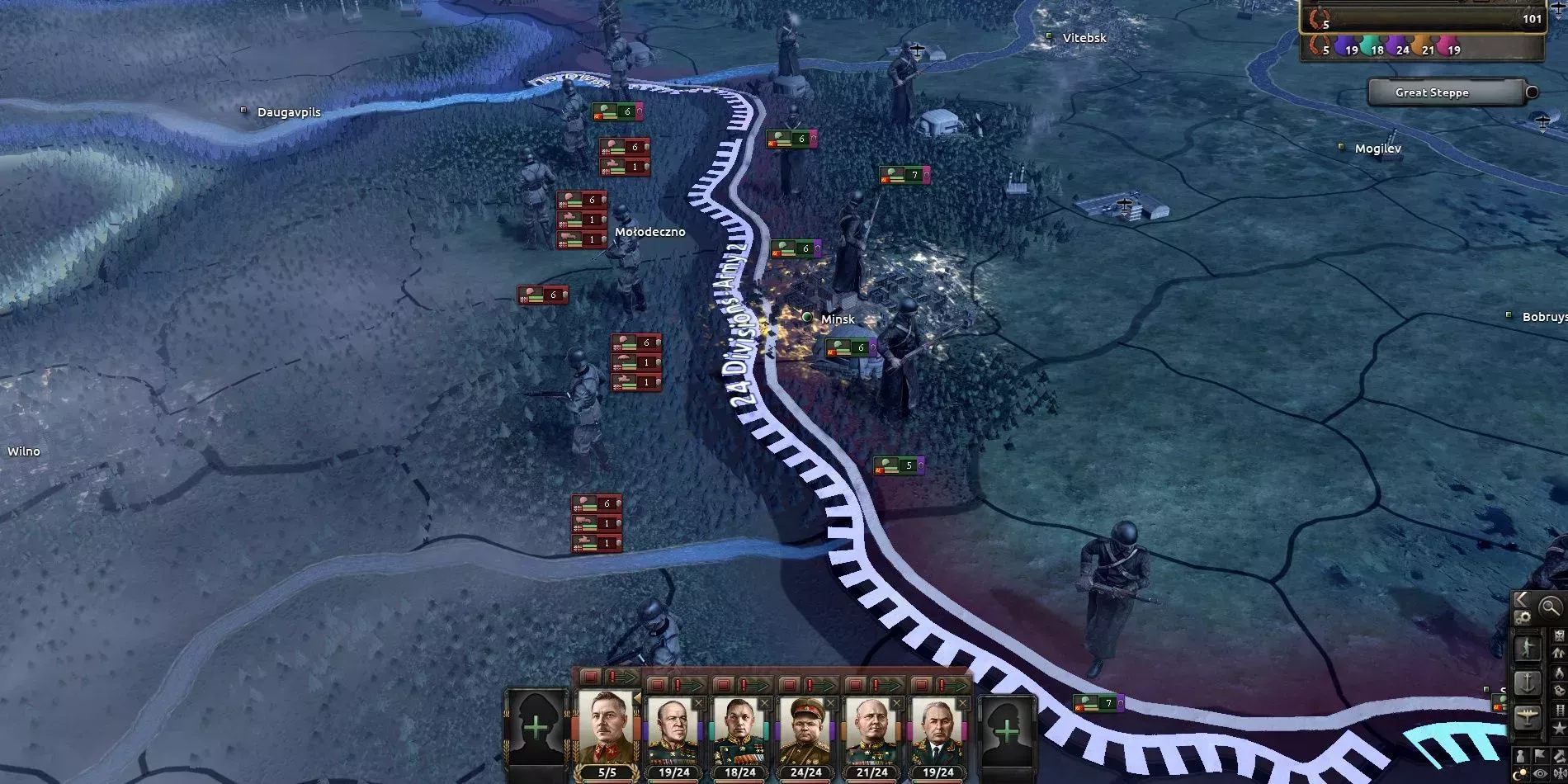The image size is (1568, 784).
Task: Open the magnifying glass search tool
Action: click(1550, 607)
